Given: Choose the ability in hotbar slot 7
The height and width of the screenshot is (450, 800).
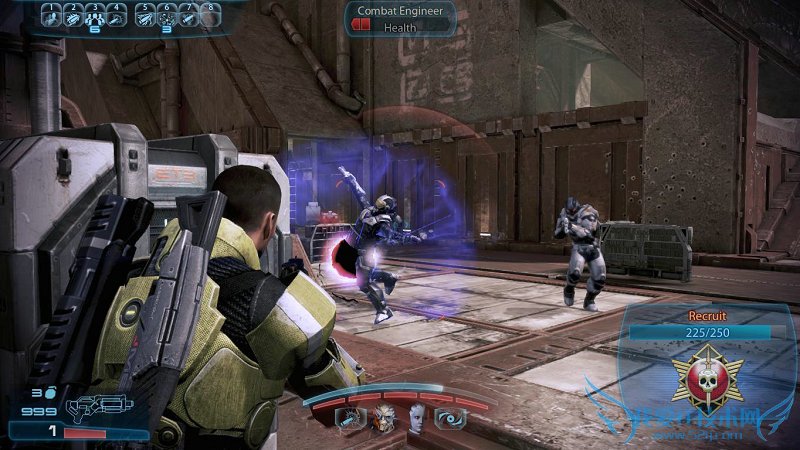Looking at the screenshot, I should (189, 16).
